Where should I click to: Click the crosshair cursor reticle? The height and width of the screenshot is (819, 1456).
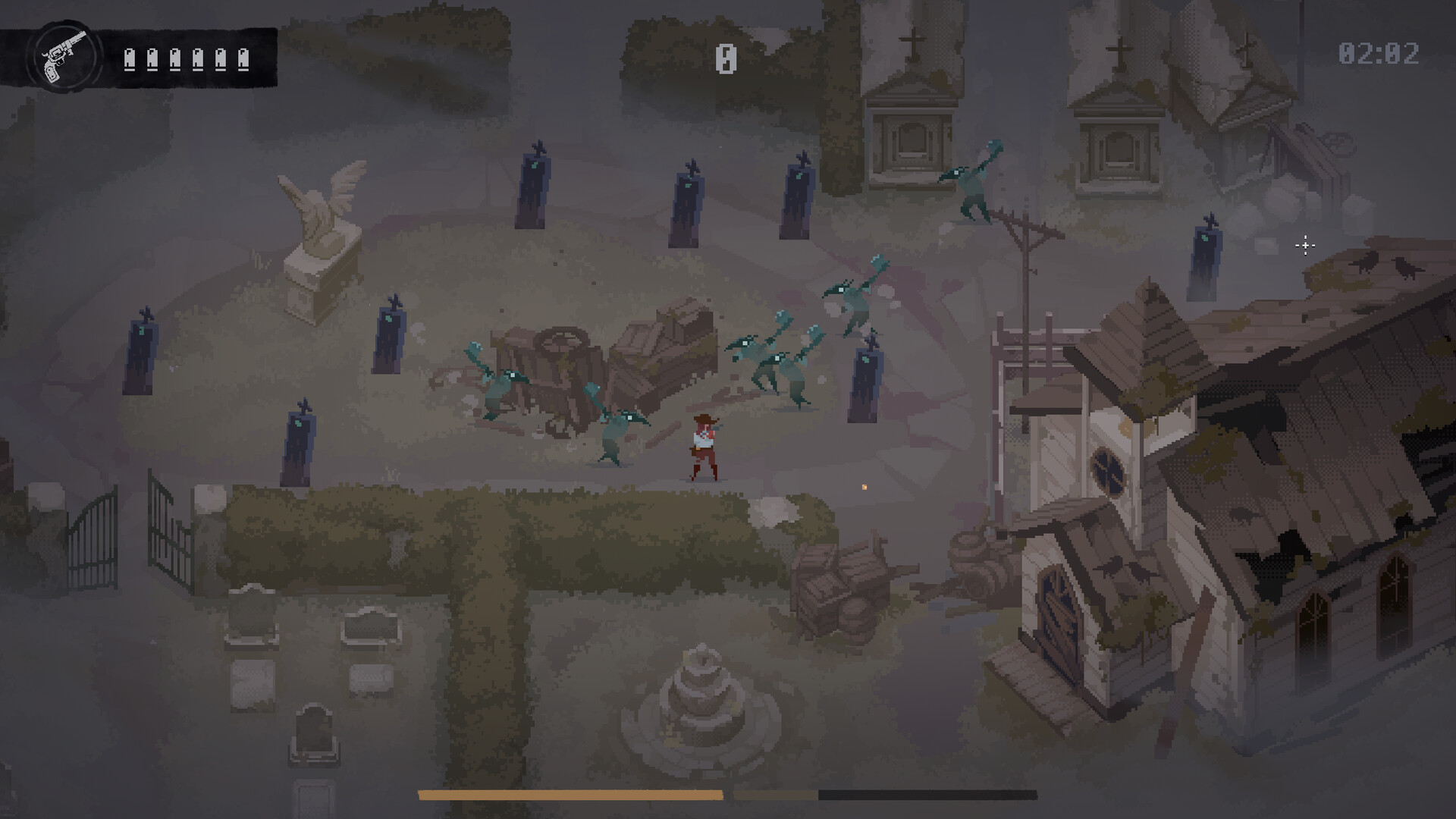tap(1306, 246)
